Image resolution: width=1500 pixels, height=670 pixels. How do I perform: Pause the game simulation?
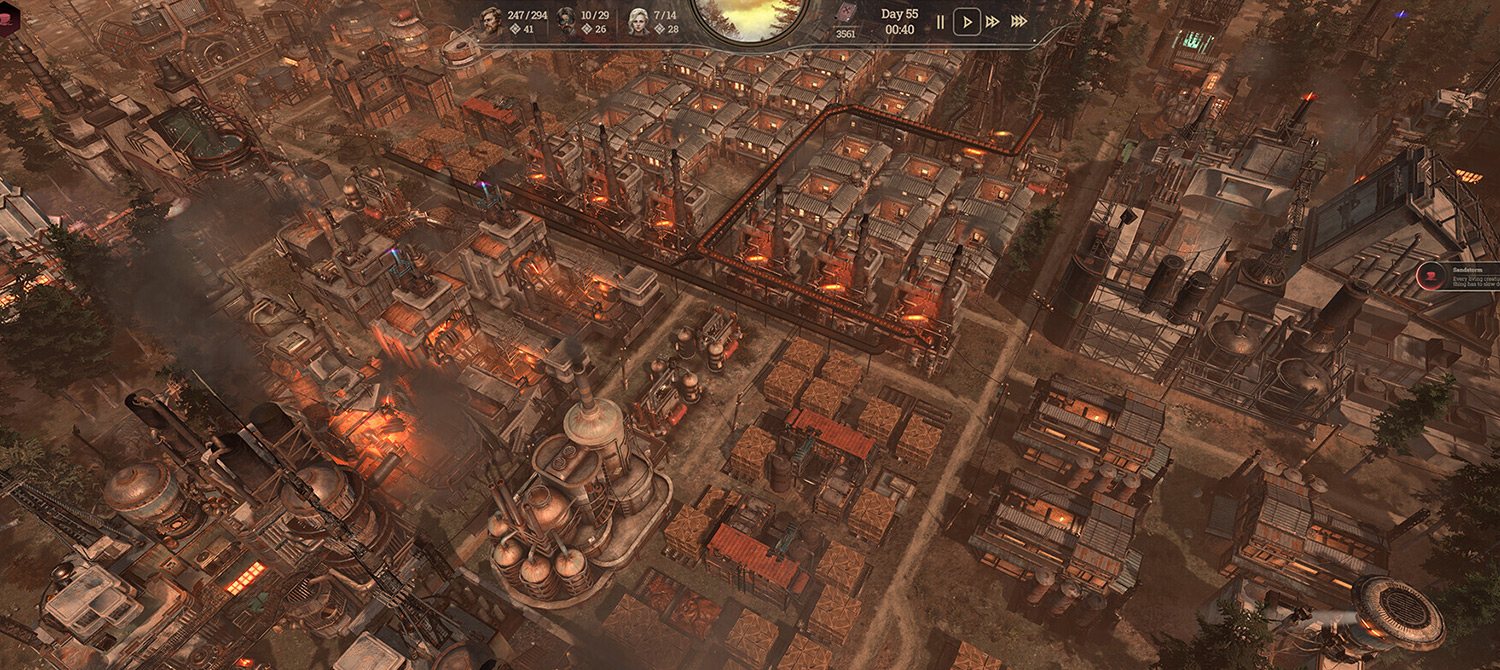point(940,21)
